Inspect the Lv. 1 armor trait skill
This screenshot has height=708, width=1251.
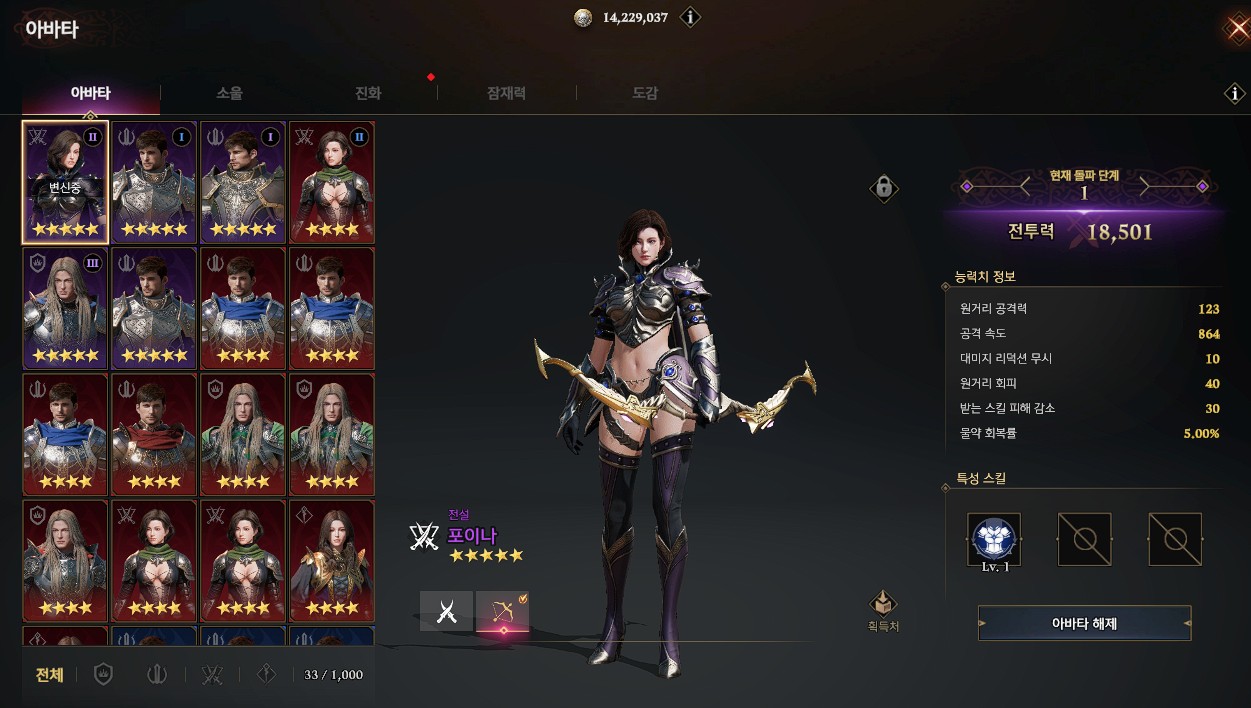[x=994, y=540]
